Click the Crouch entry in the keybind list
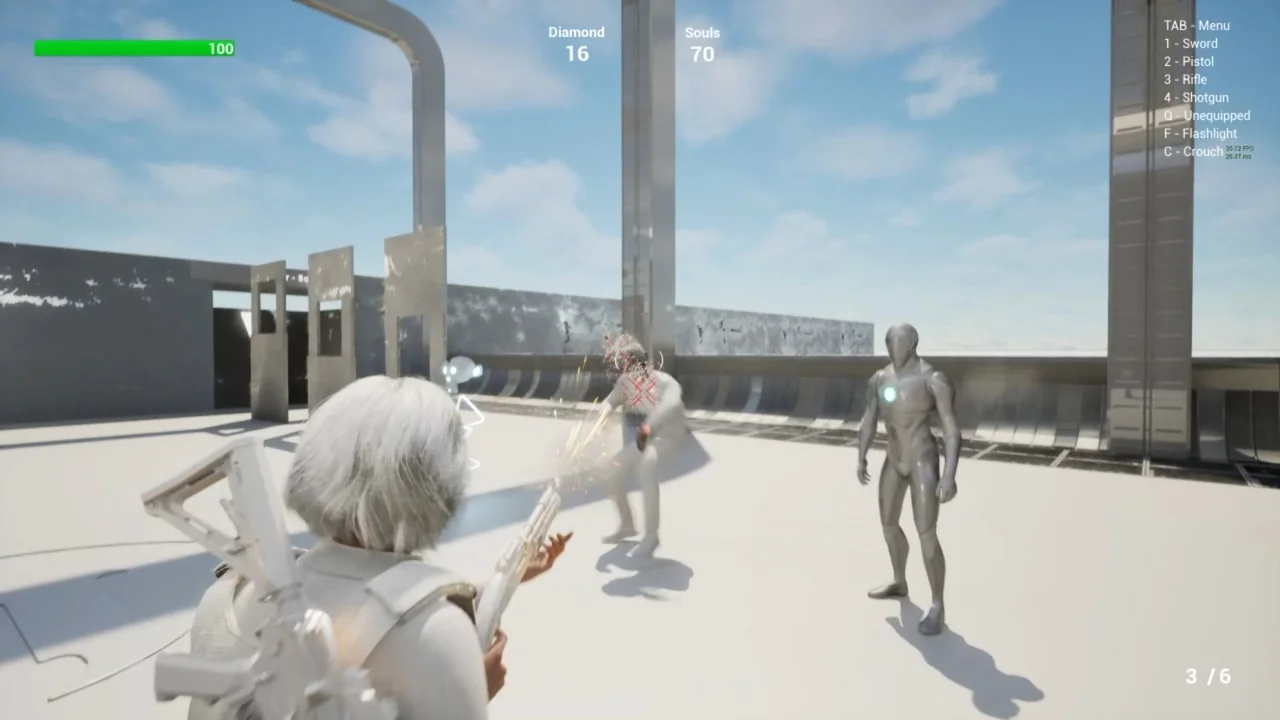The width and height of the screenshot is (1280, 720). 1194,151
